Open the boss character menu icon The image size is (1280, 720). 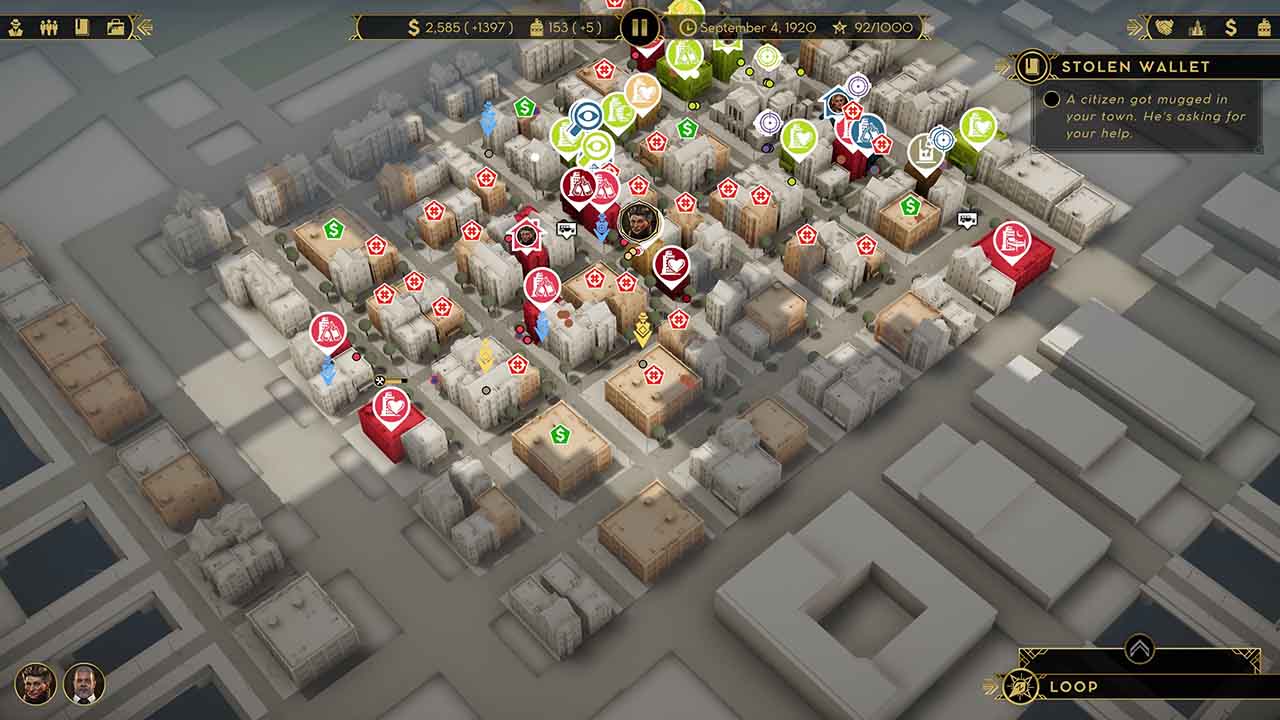pyautogui.click(x=15, y=25)
